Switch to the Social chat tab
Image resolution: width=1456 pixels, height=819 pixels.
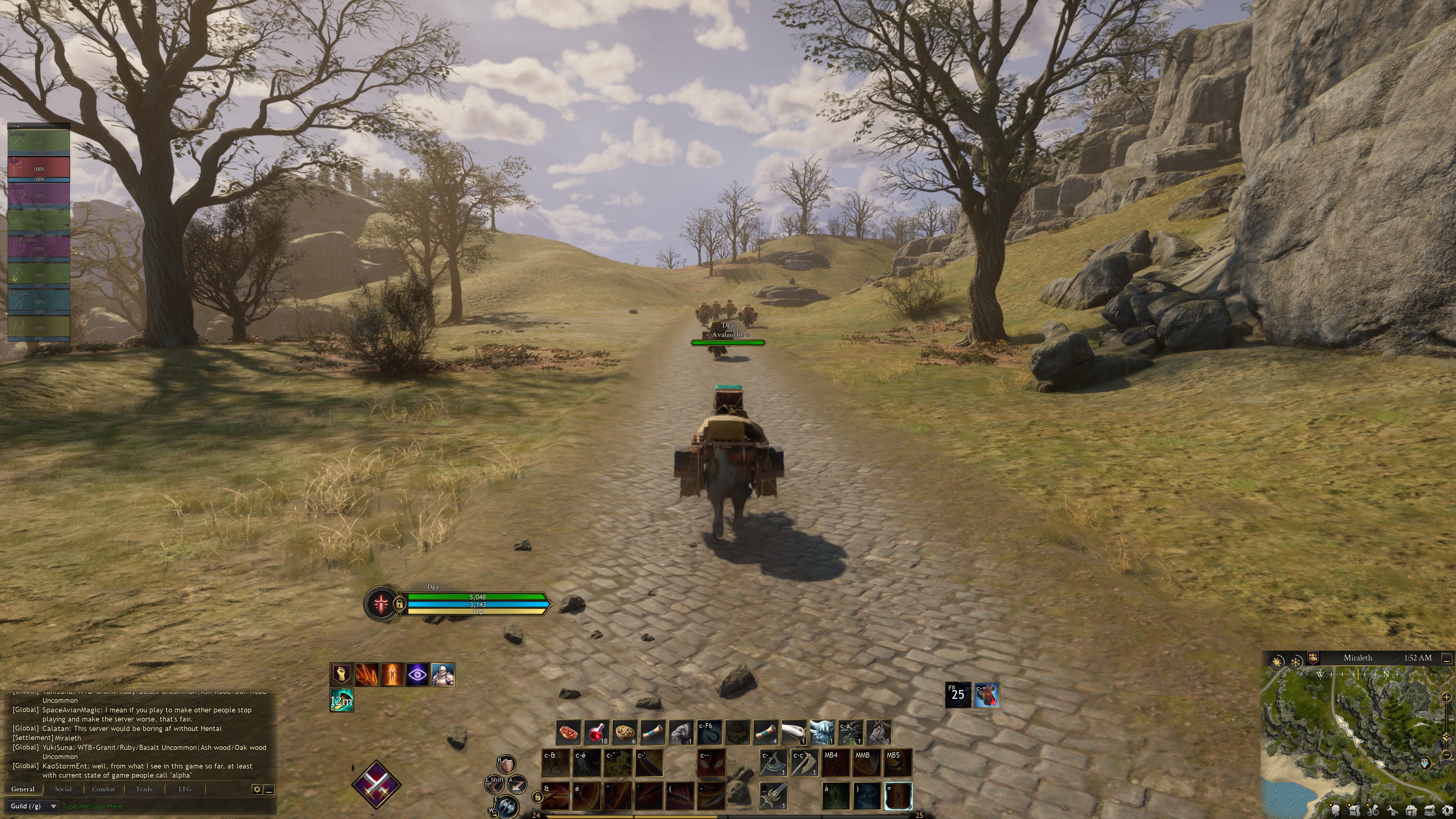pyautogui.click(x=63, y=789)
